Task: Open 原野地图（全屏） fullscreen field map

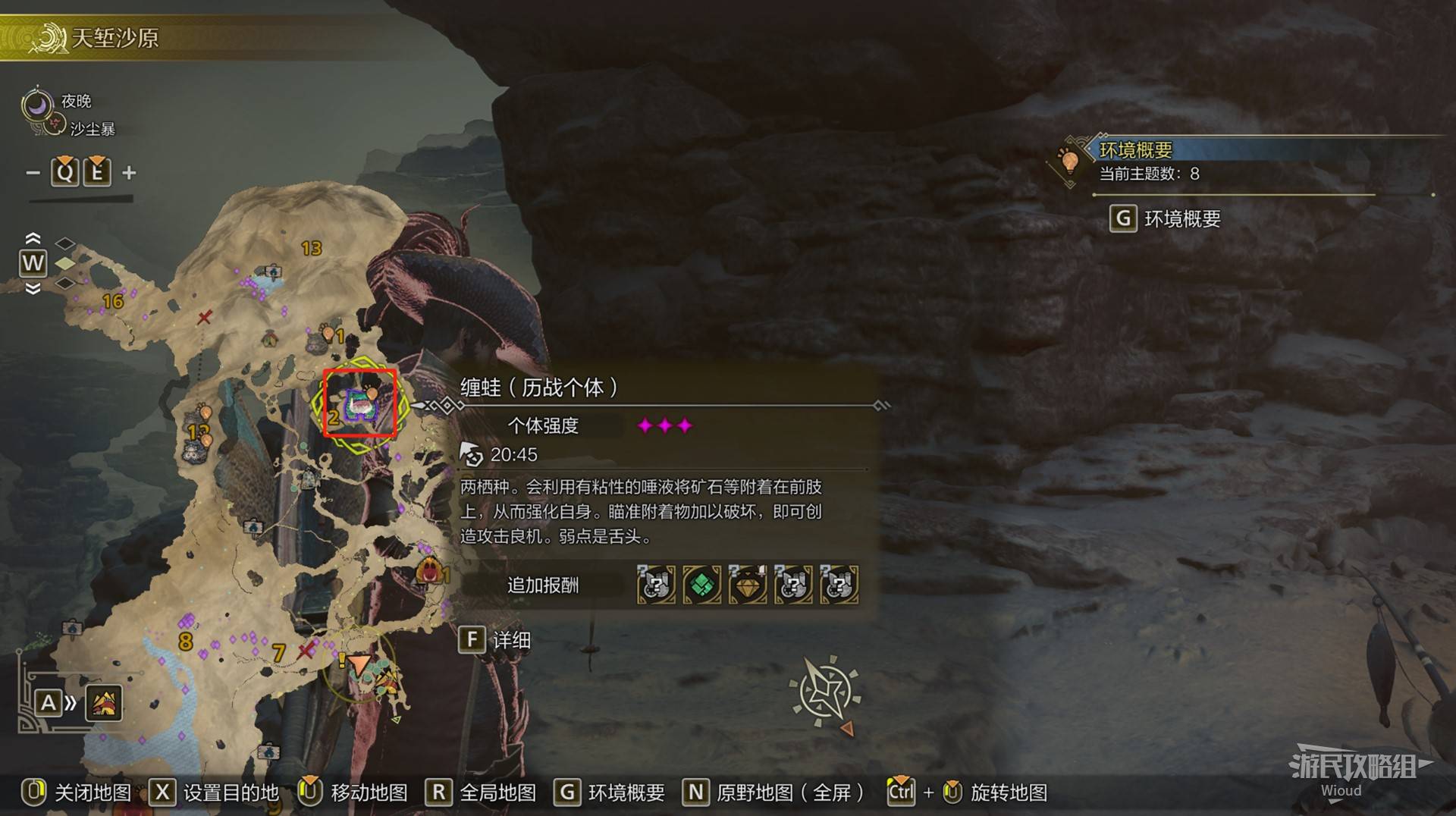Action: 773,792
